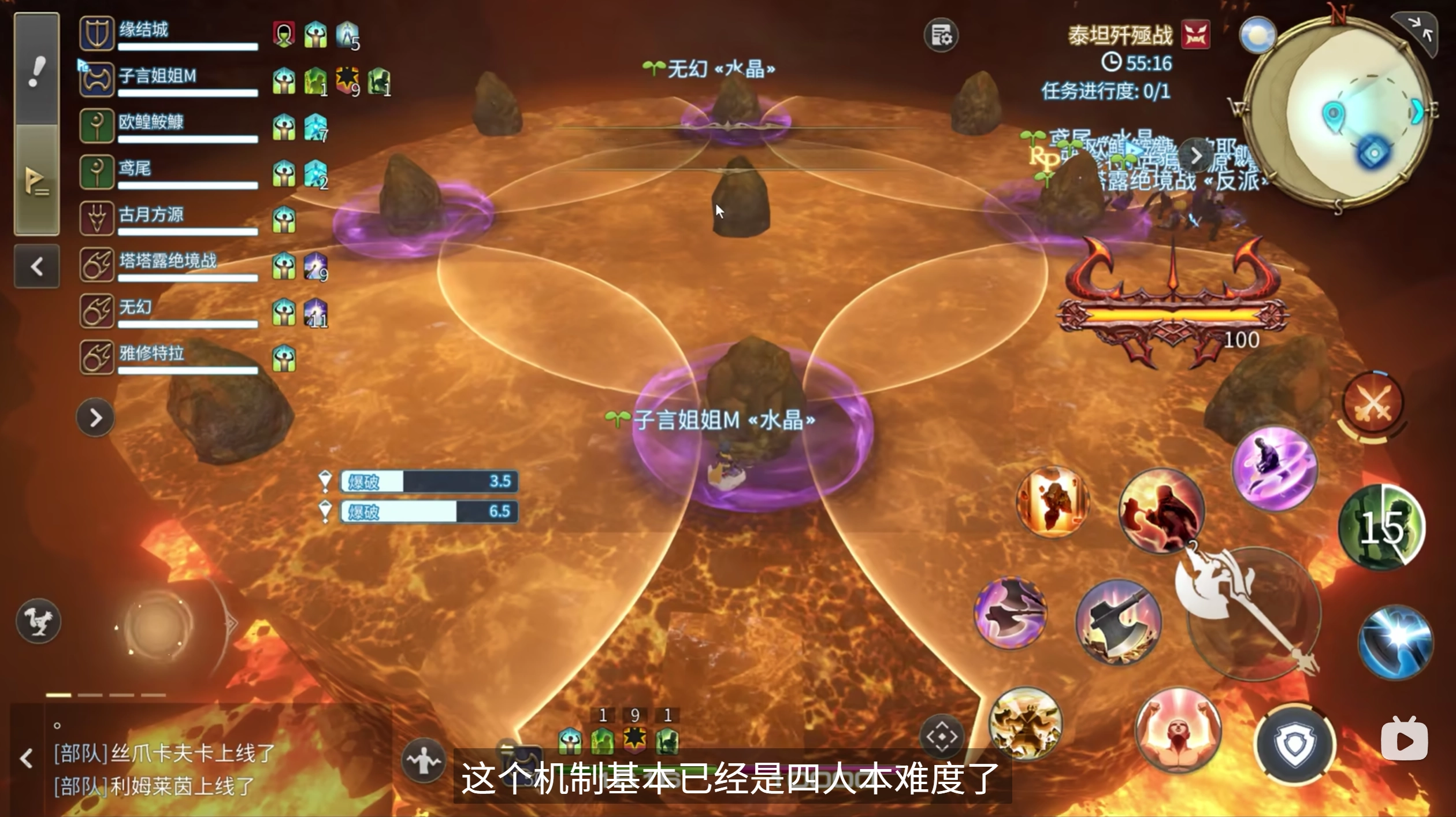The width and height of the screenshot is (1456, 817).
Task: Toggle the exclamation mark alert panel on left
Action: (x=36, y=69)
